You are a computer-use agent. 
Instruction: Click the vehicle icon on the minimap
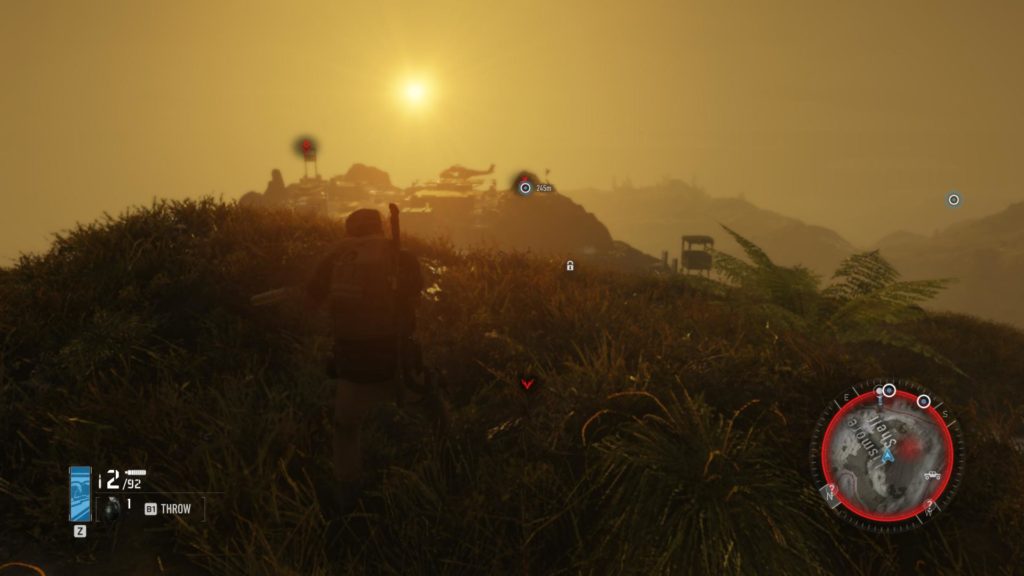click(931, 474)
